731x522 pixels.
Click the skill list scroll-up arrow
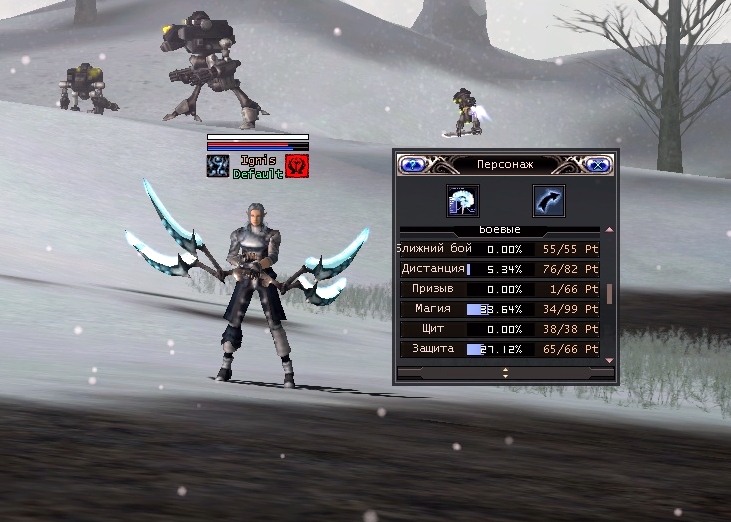click(610, 230)
